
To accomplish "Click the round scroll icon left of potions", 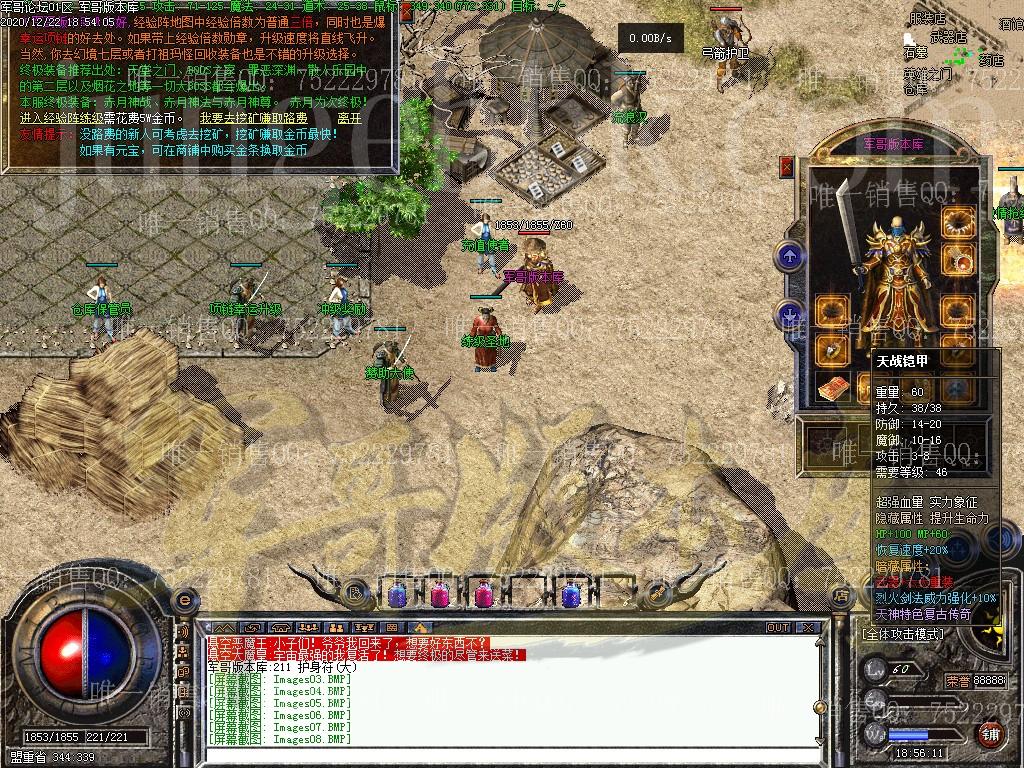I will pos(354,592).
